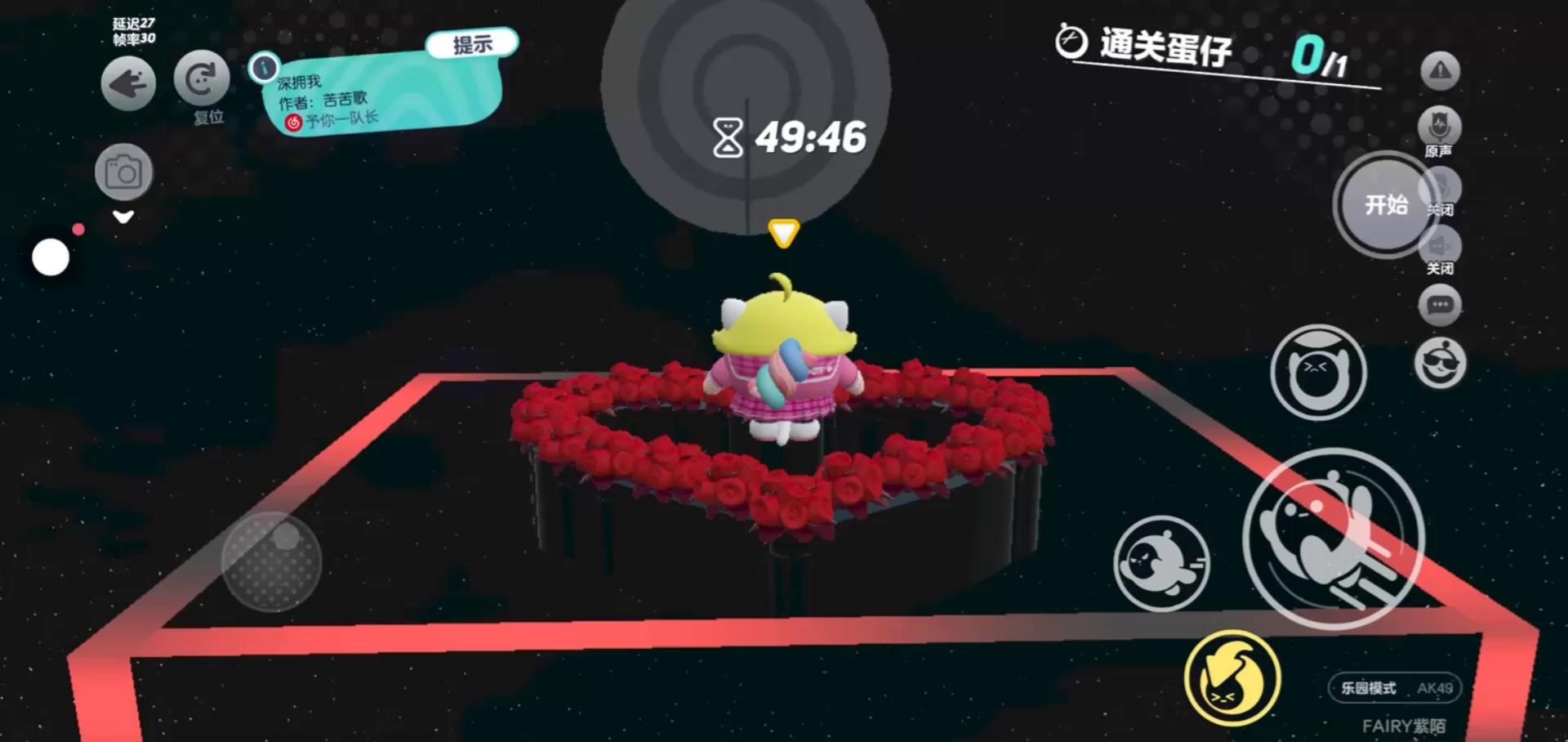Image resolution: width=1568 pixels, height=742 pixels.
Task: Activate the yellow dive slam button
Action: [x=1232, y=678]
